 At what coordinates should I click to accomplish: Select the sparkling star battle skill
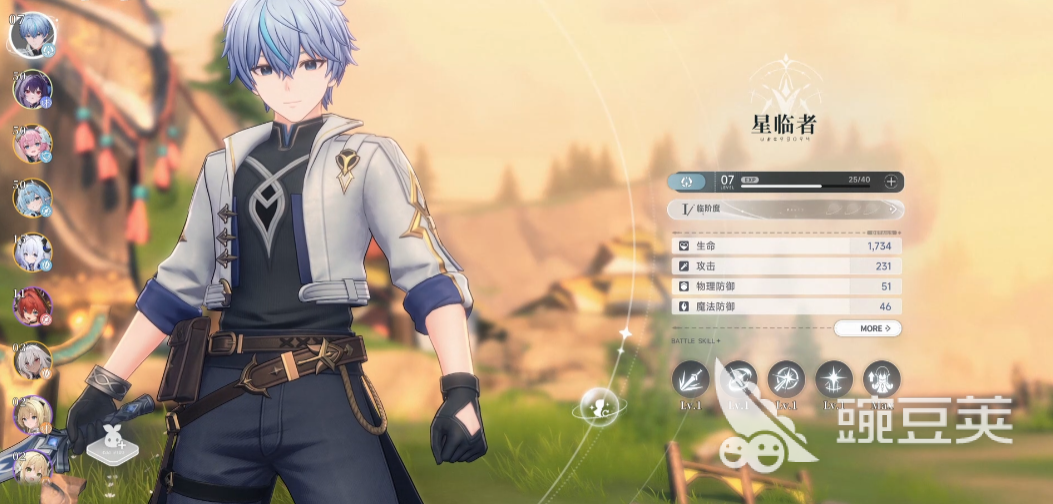(834, 381)
